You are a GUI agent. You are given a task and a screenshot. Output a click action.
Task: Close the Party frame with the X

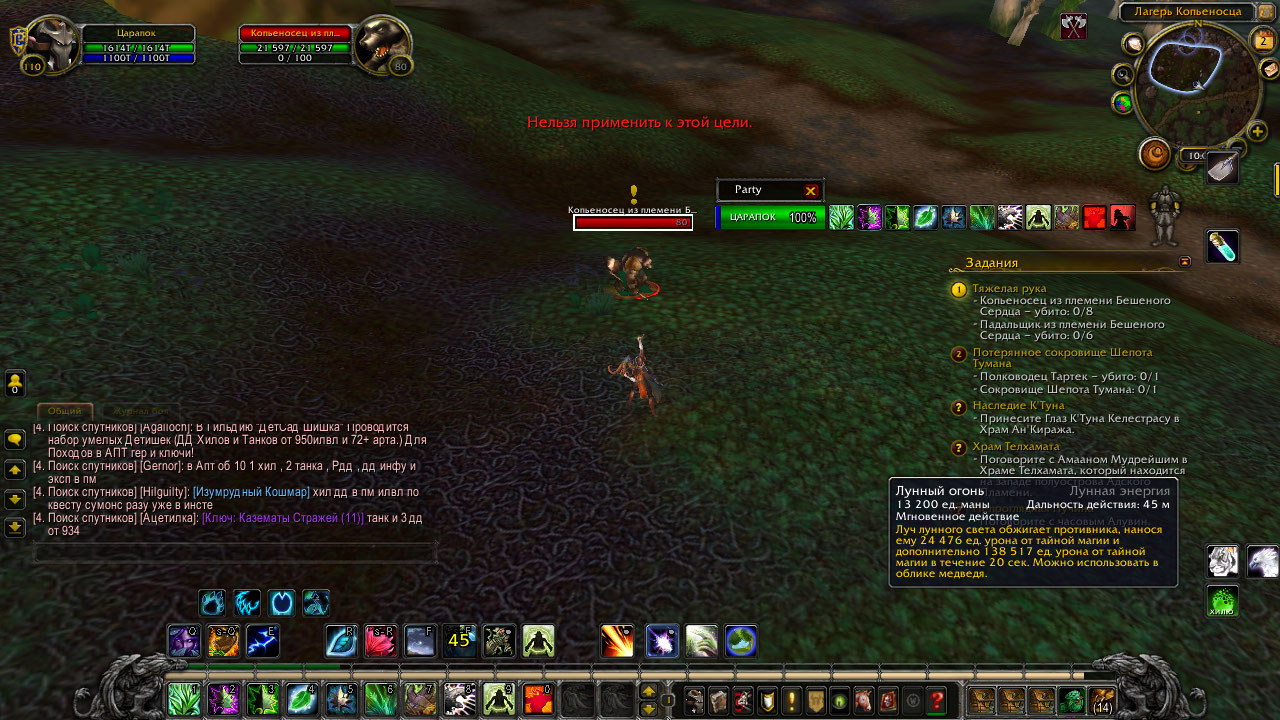(811, 190)
